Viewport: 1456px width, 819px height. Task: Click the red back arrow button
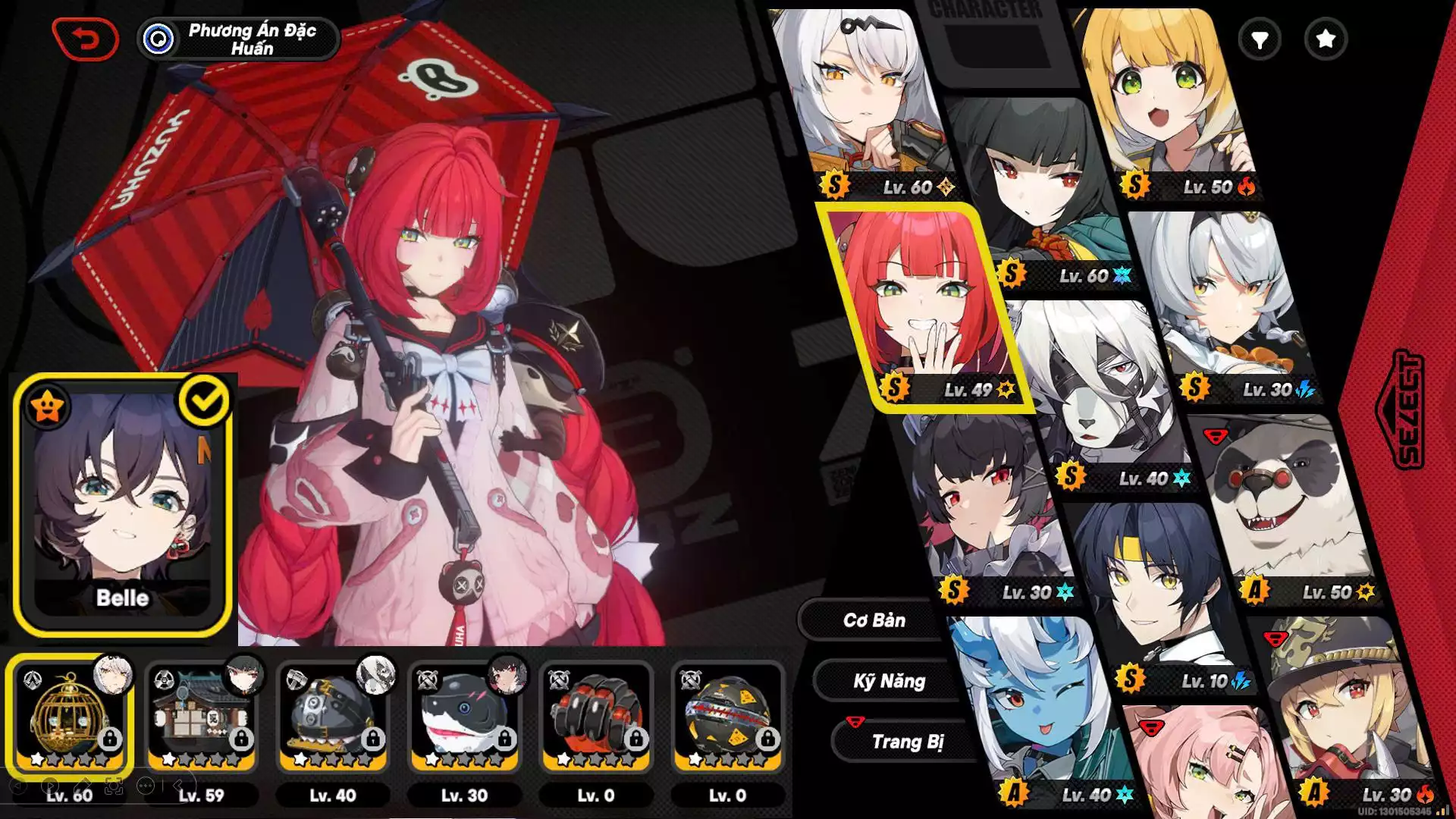[85, 39]
